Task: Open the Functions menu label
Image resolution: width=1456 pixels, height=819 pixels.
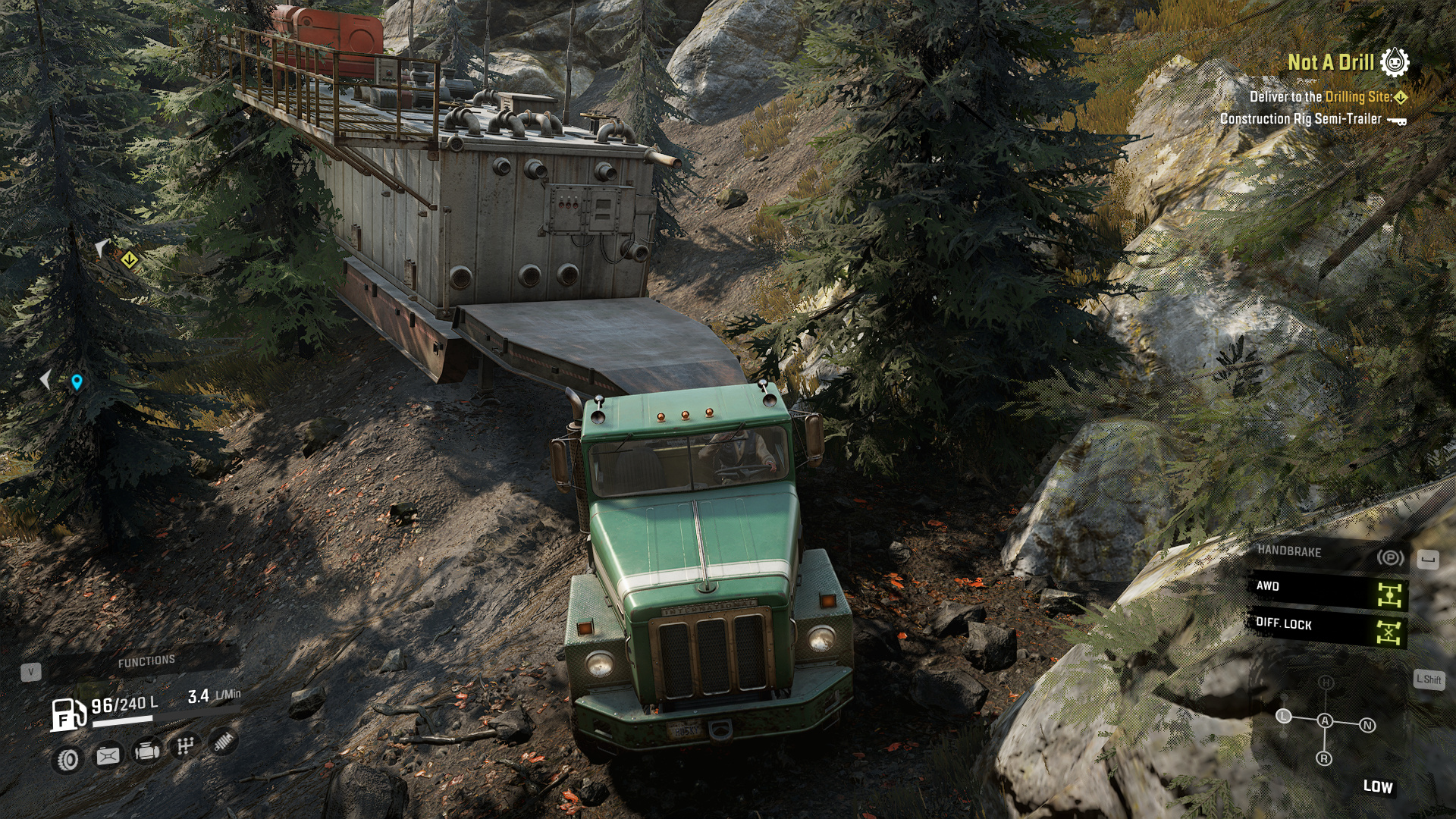Action: [146, 661]
